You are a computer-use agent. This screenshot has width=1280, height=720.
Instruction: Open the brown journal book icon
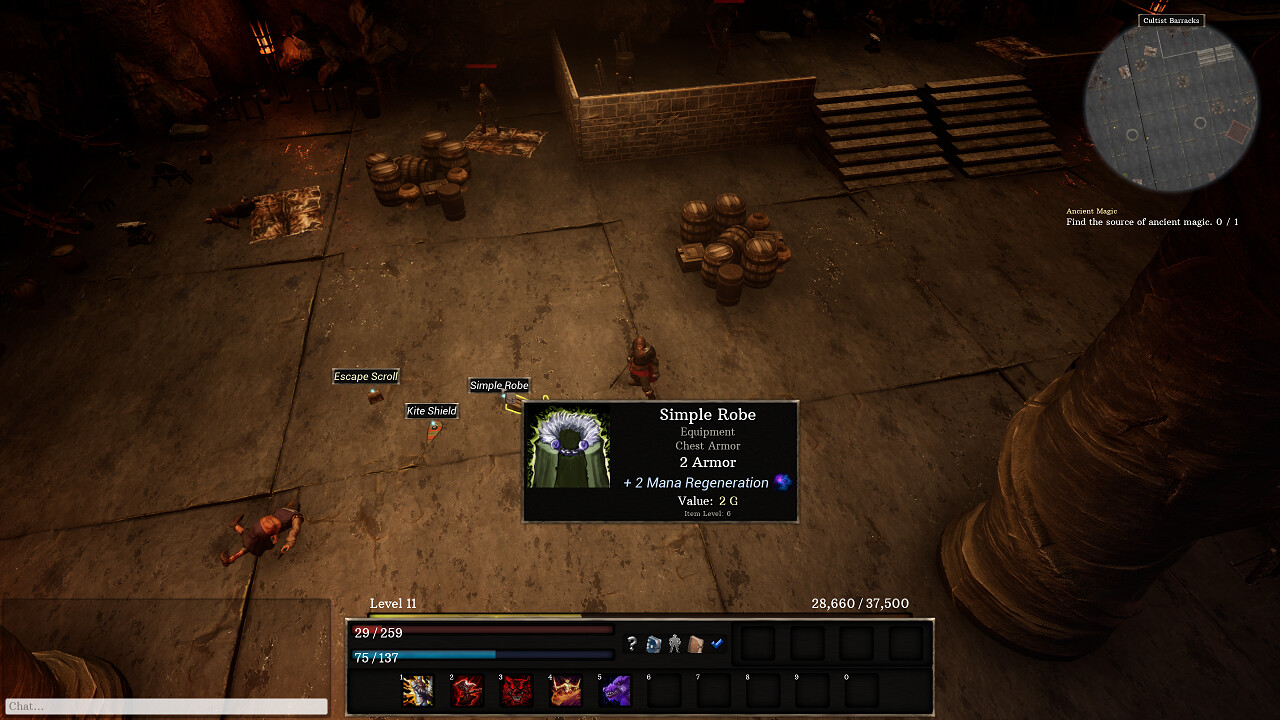(x=696, y=644)
